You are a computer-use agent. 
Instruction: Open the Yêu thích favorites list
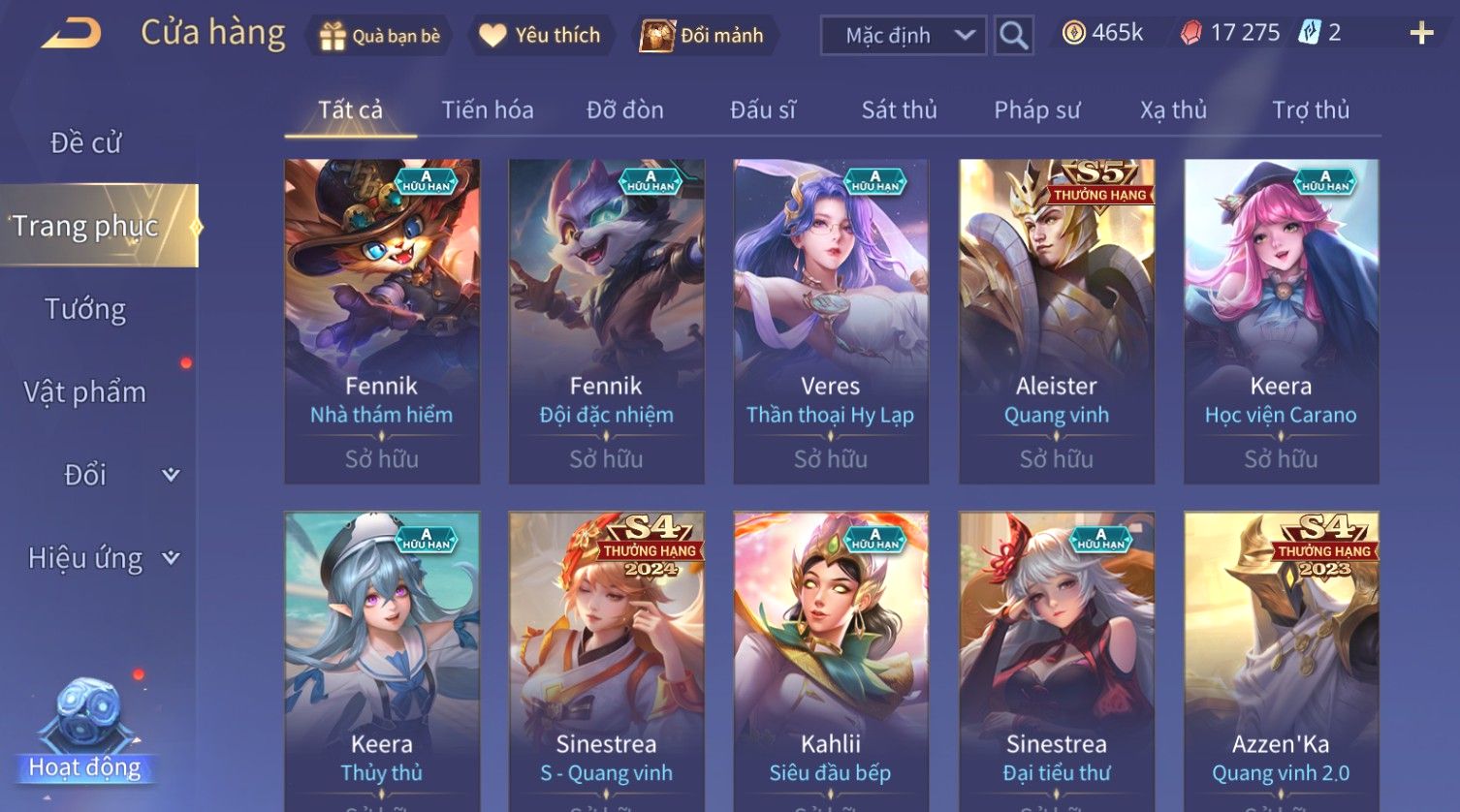(541, 36)
